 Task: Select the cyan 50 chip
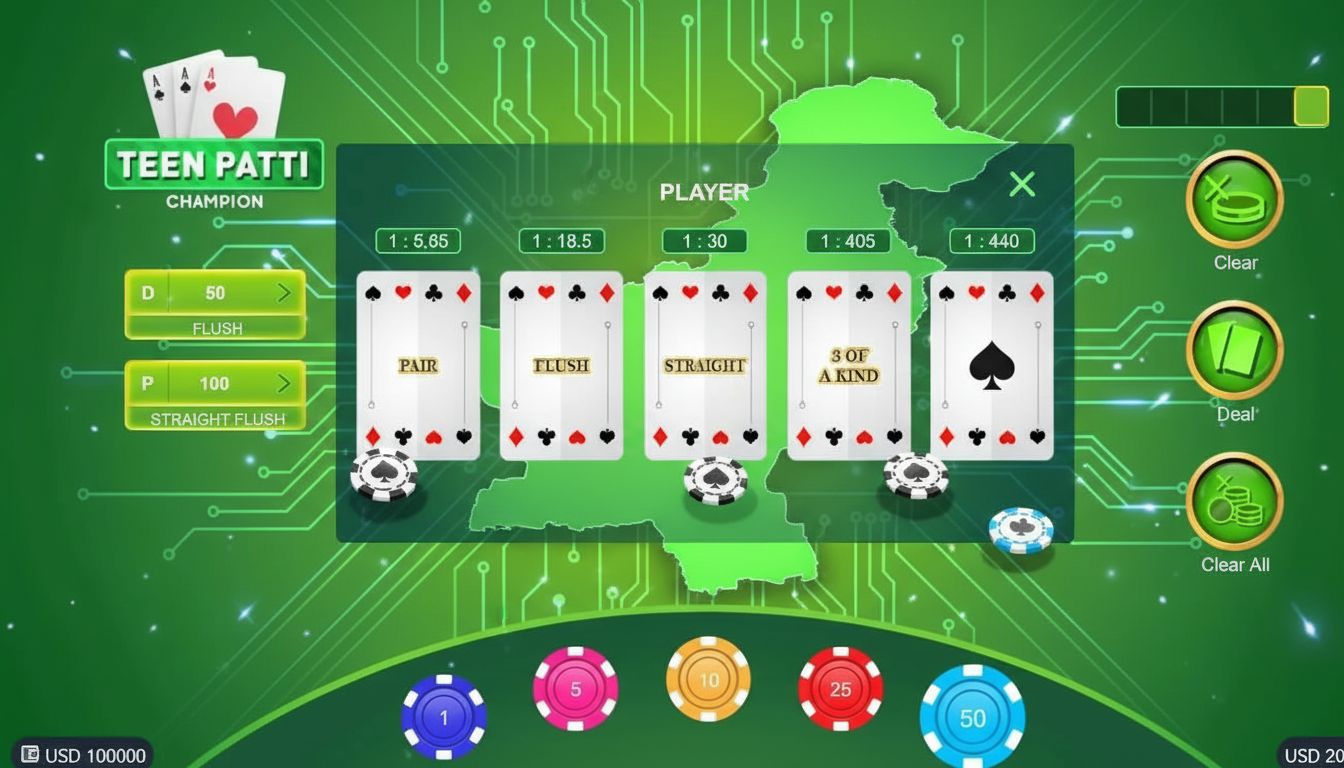(972, 716)
